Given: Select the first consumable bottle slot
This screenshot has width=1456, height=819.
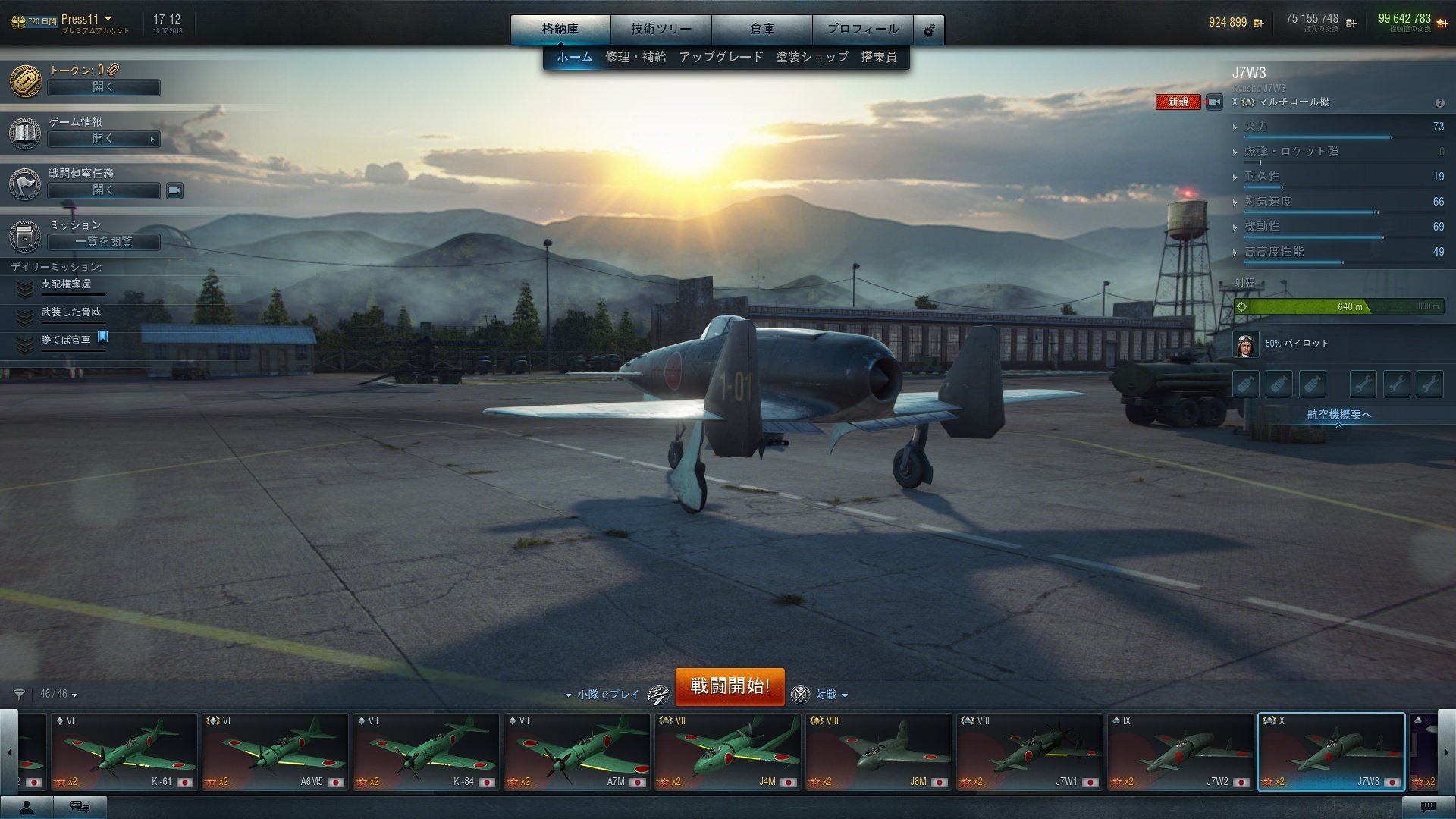Looking at the screenshot, I should click(x=1245, y=383).
